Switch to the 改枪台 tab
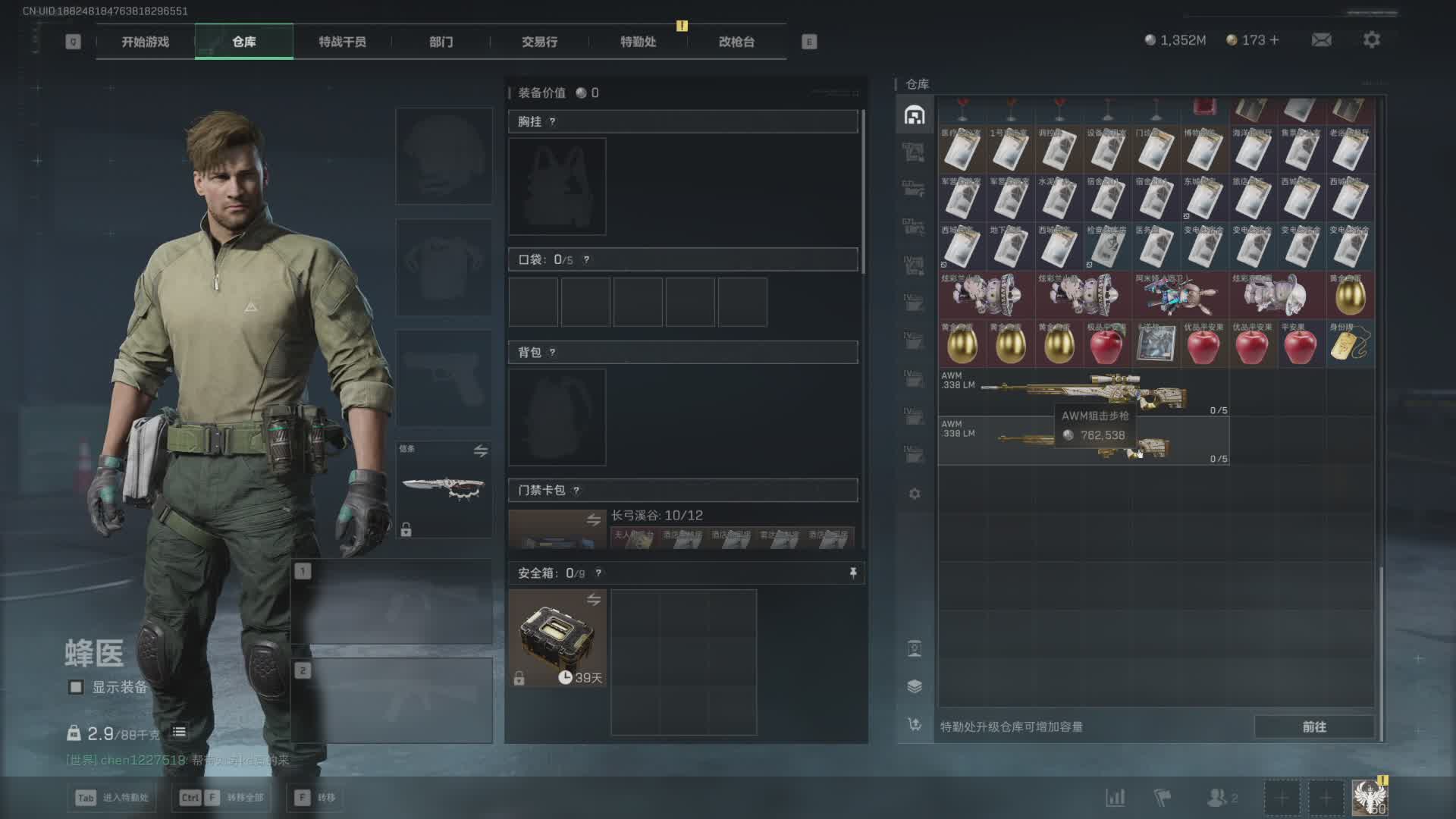This screenshot has width=1456, height=819. tap(736, 42)
